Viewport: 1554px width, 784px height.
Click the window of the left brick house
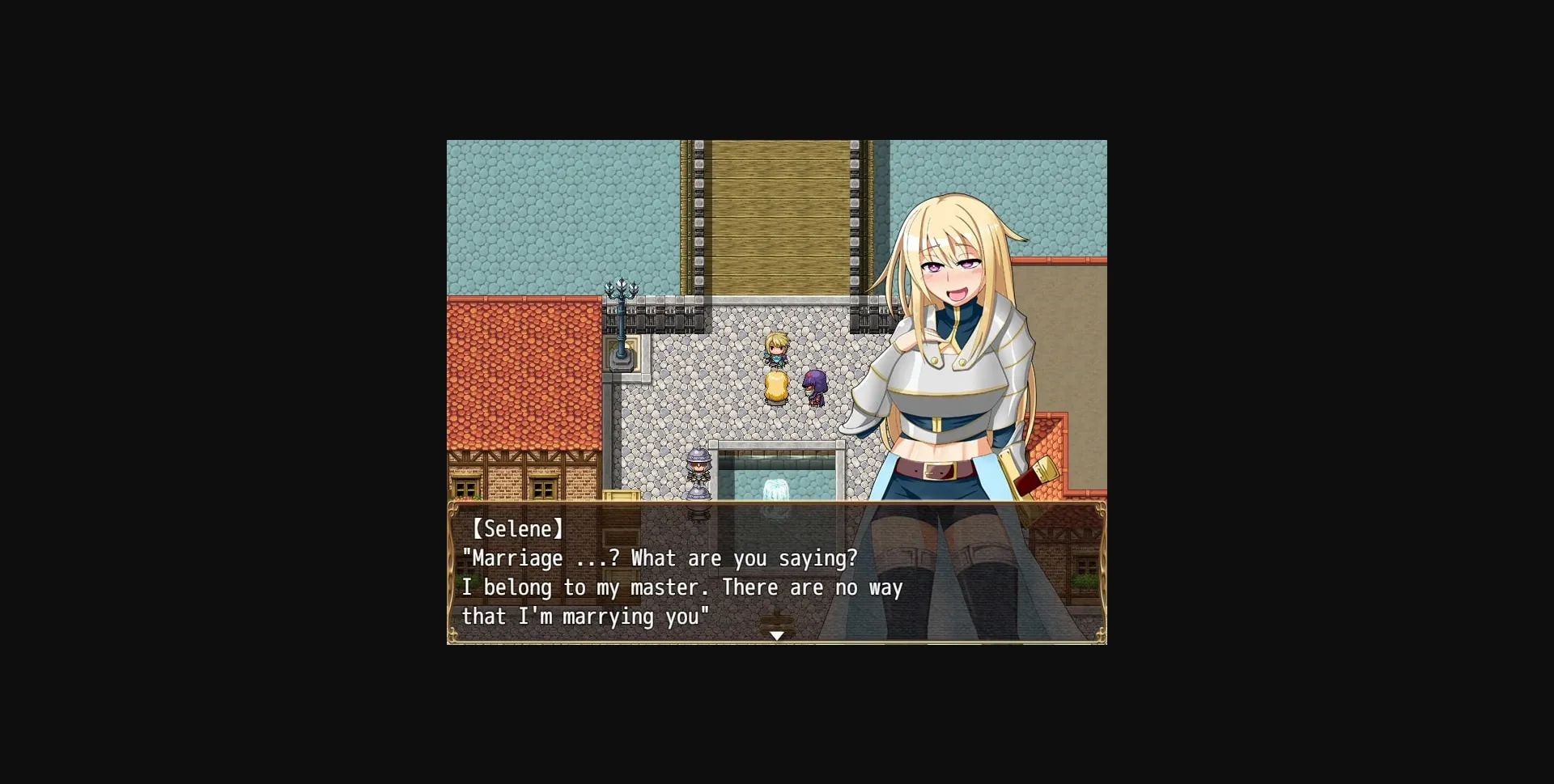(x=468, y=485)
